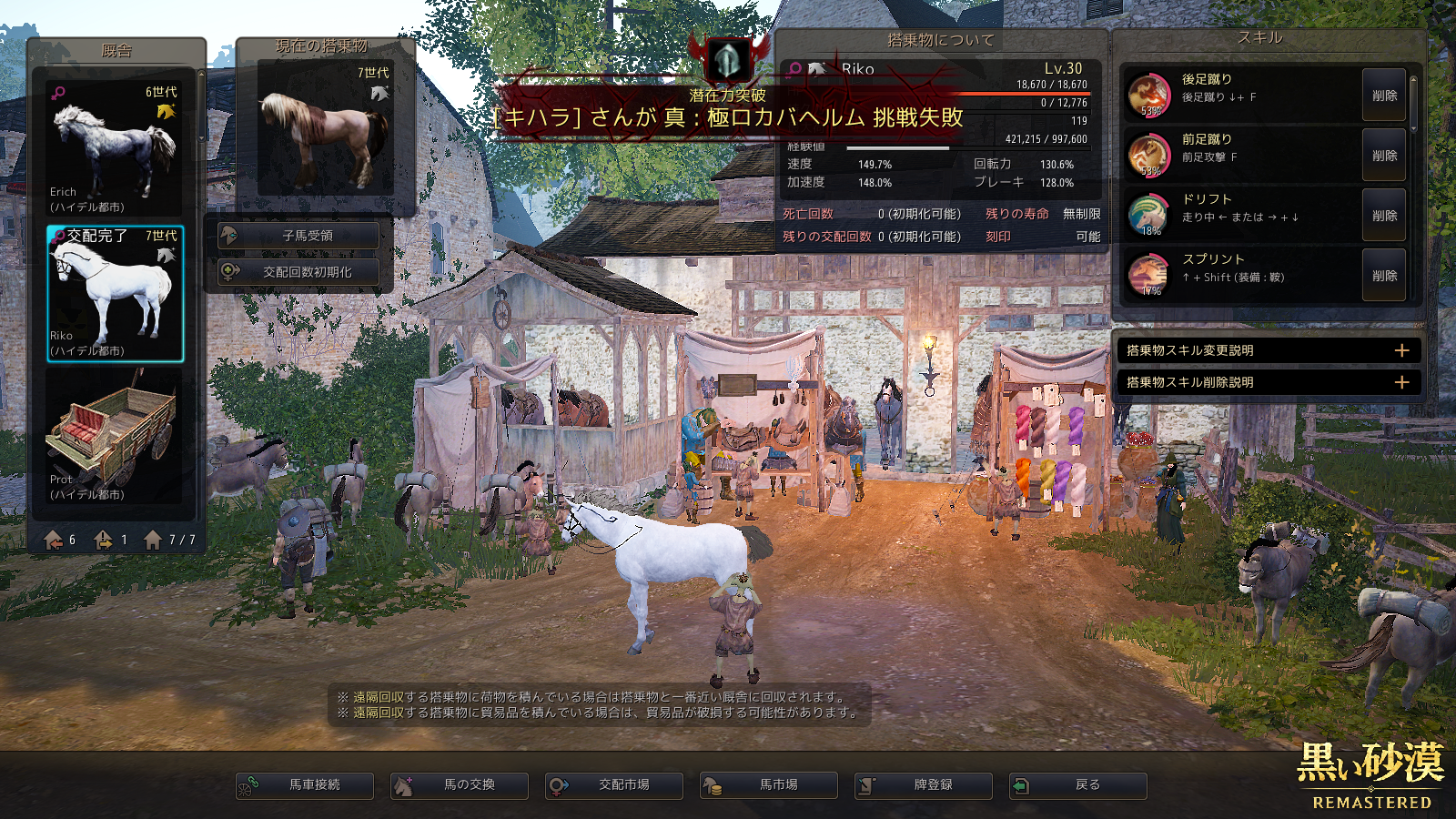Select the Prot wagon entry
The height and width of the screenshot is (819, 1456).
(115, 437)
